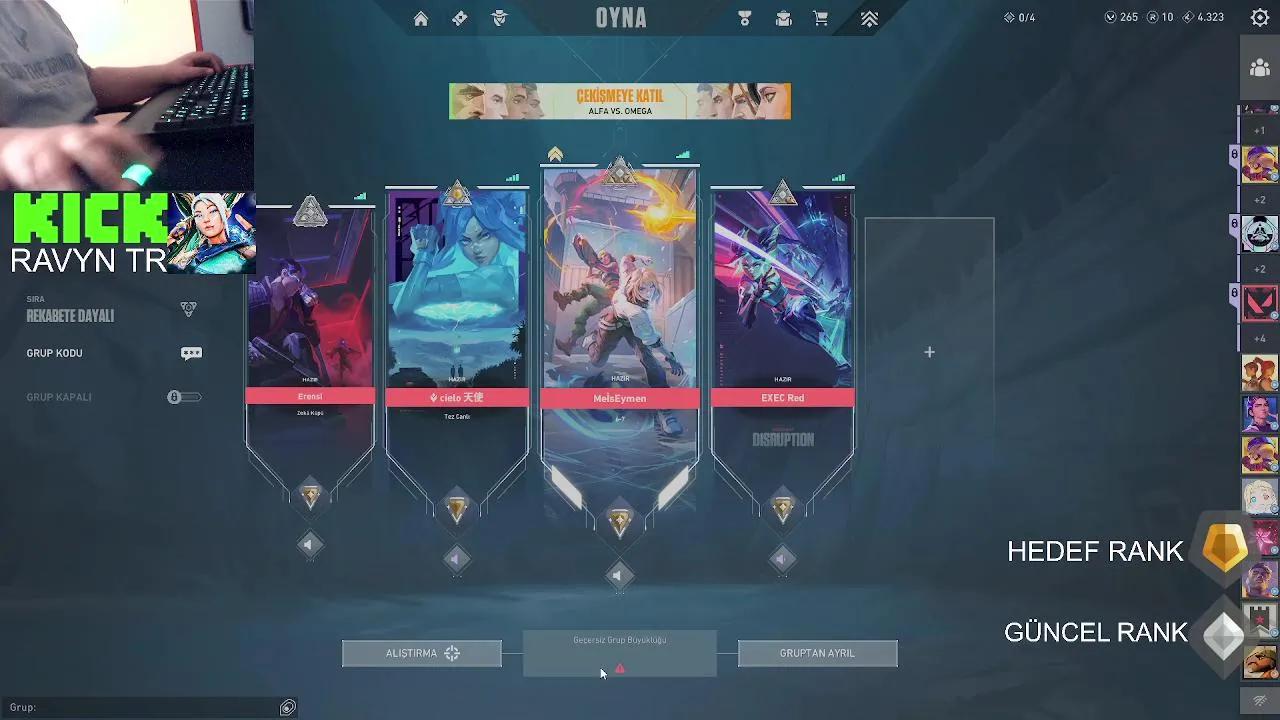Select the OYNA tab
The height and width of the screenshot is (720, 1280).
(x=620, y=17)
